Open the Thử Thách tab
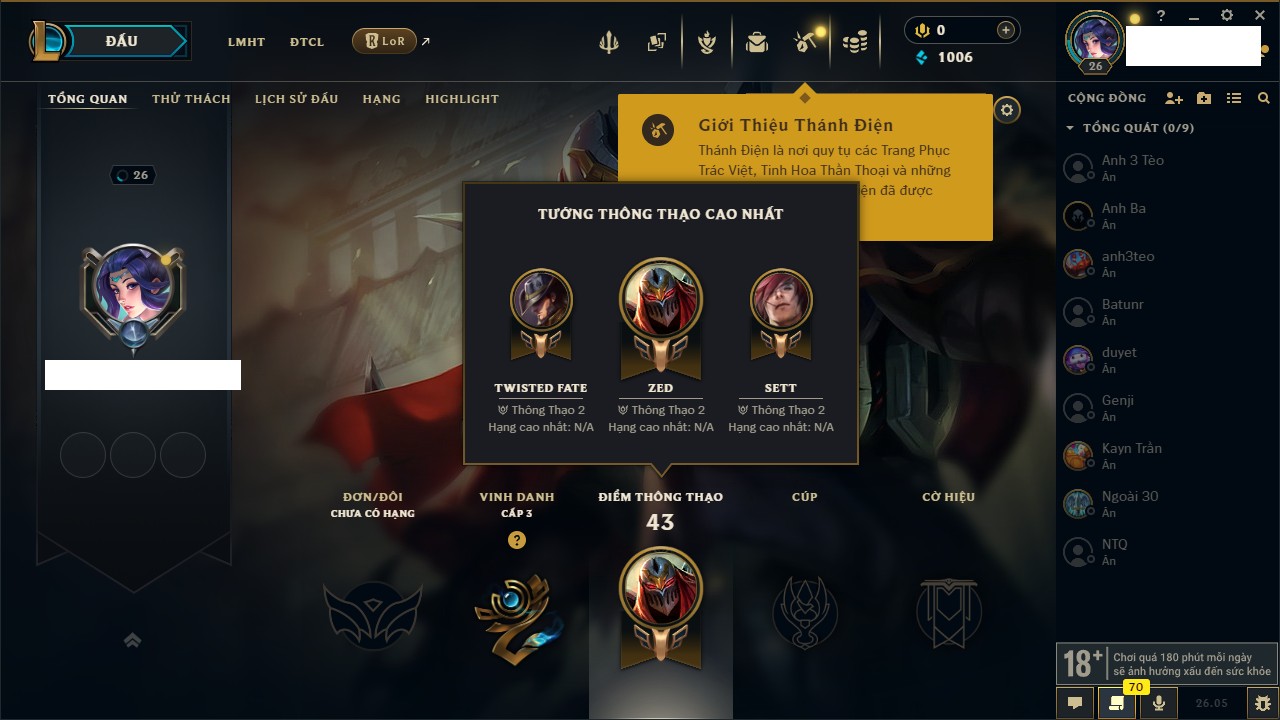1280x720 pixels. click(191, 99)
